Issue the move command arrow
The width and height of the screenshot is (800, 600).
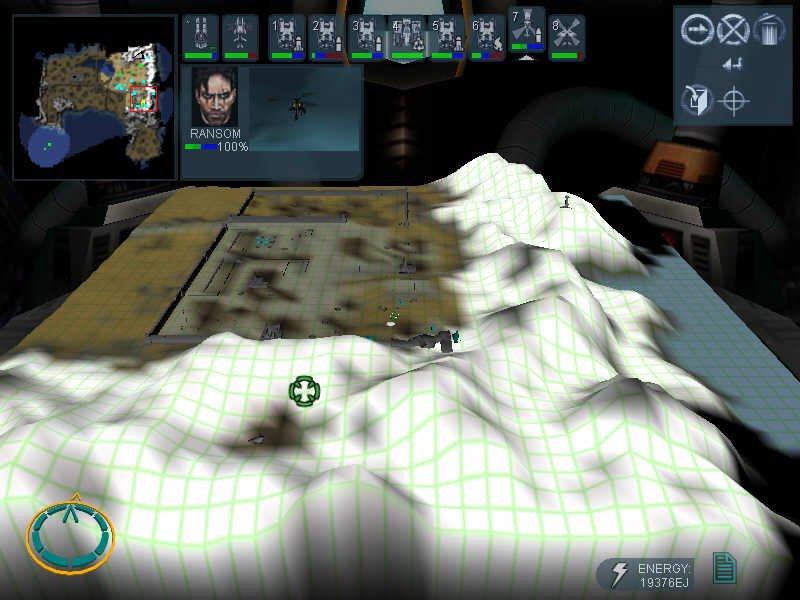tap(696, 29)
